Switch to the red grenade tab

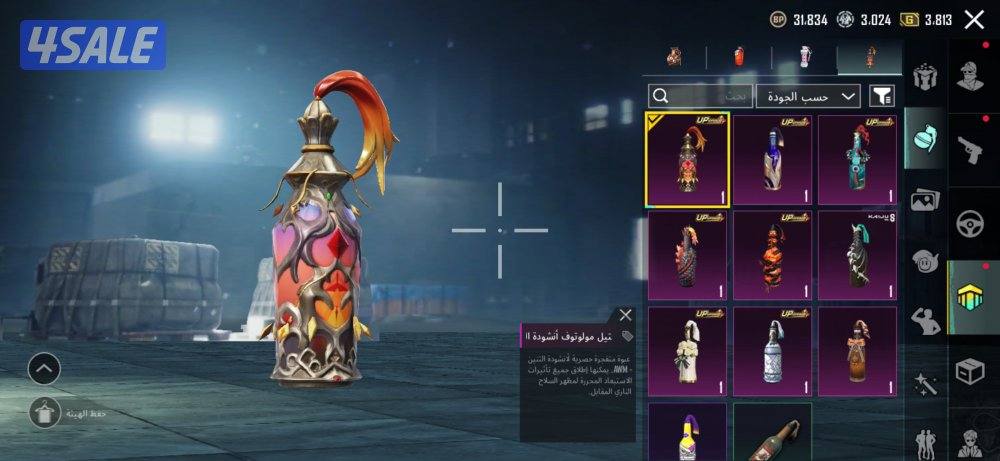(x=739, y=58)
